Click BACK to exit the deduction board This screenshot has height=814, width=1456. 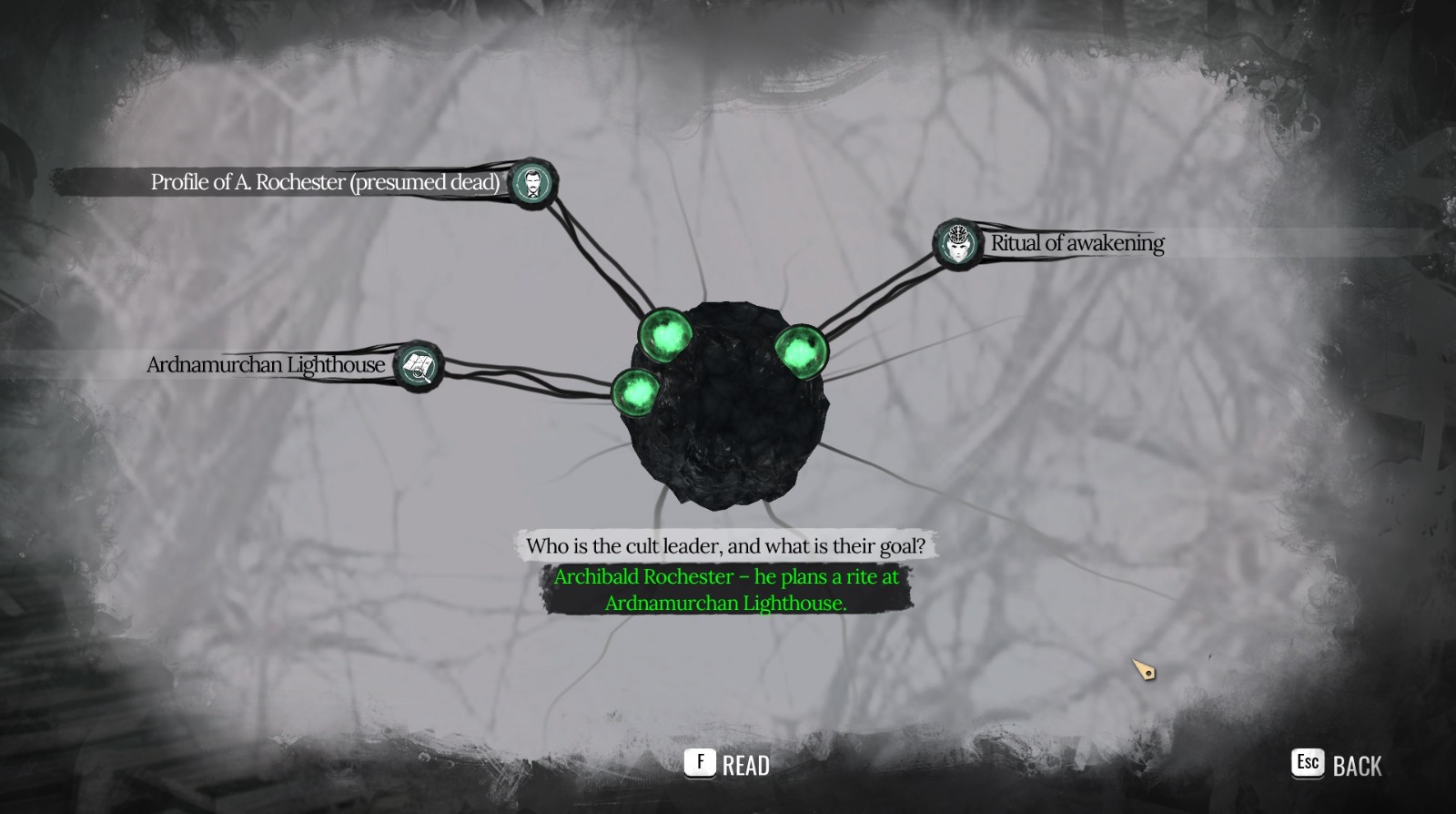tap(1358, 766)
